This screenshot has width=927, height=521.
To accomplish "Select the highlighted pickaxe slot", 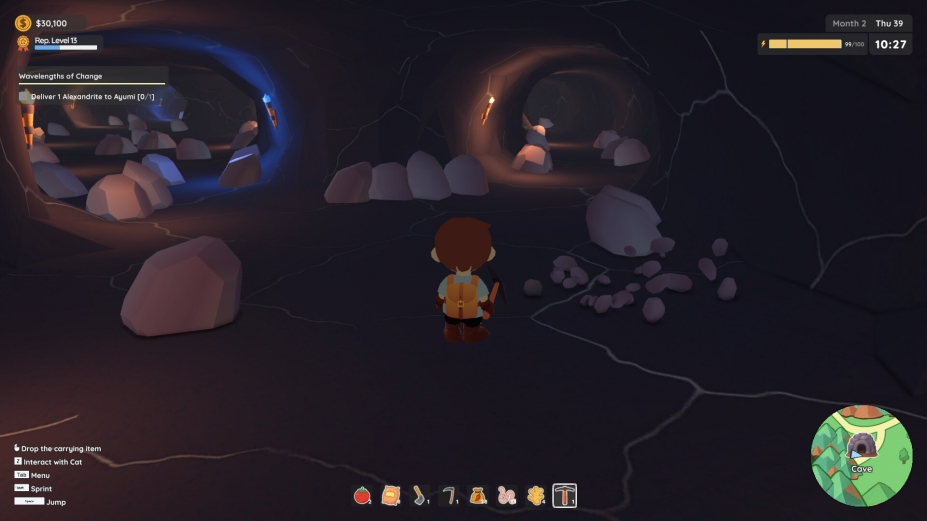I will 565,495.
